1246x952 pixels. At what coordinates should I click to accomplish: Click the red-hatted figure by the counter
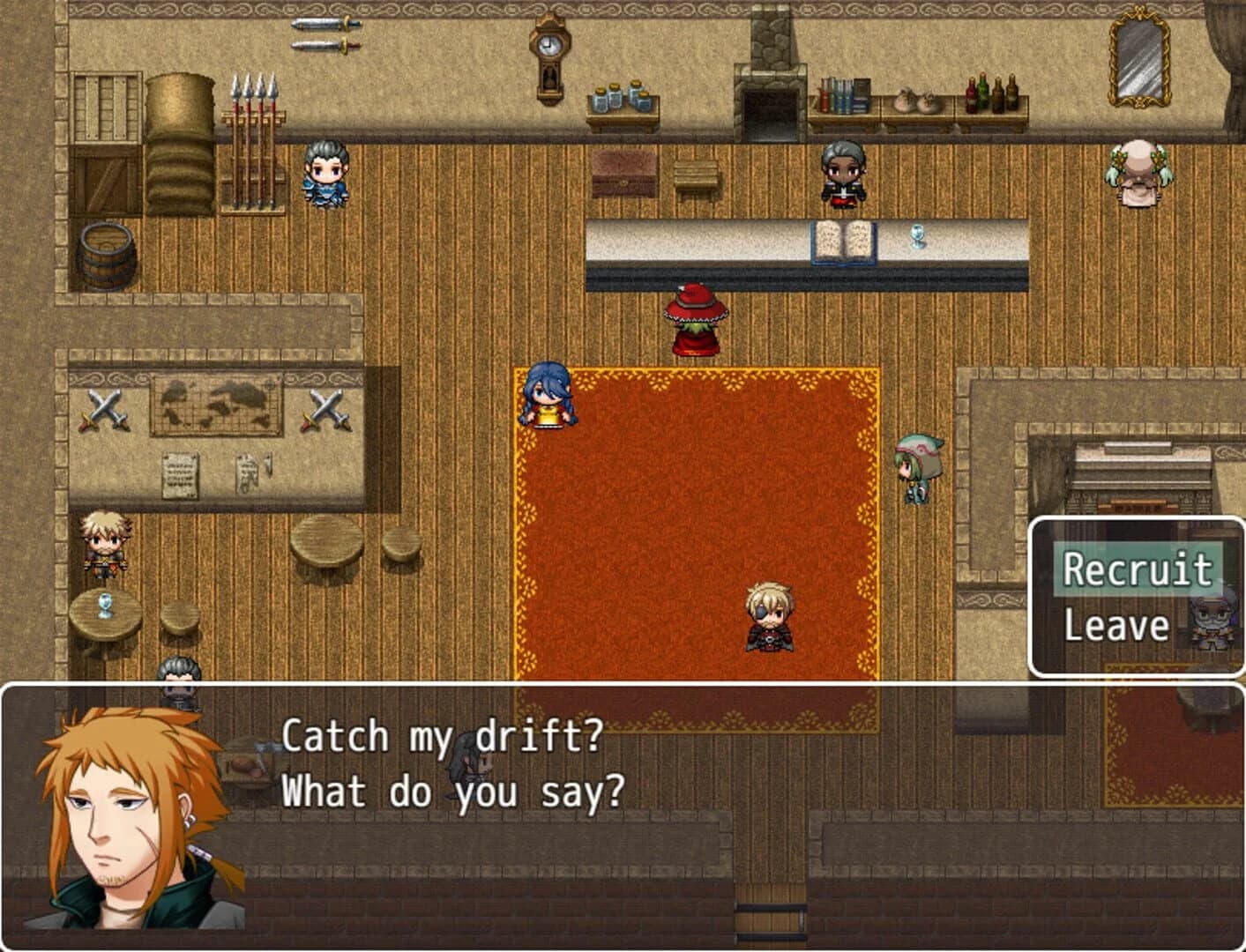tap(696, 319)
